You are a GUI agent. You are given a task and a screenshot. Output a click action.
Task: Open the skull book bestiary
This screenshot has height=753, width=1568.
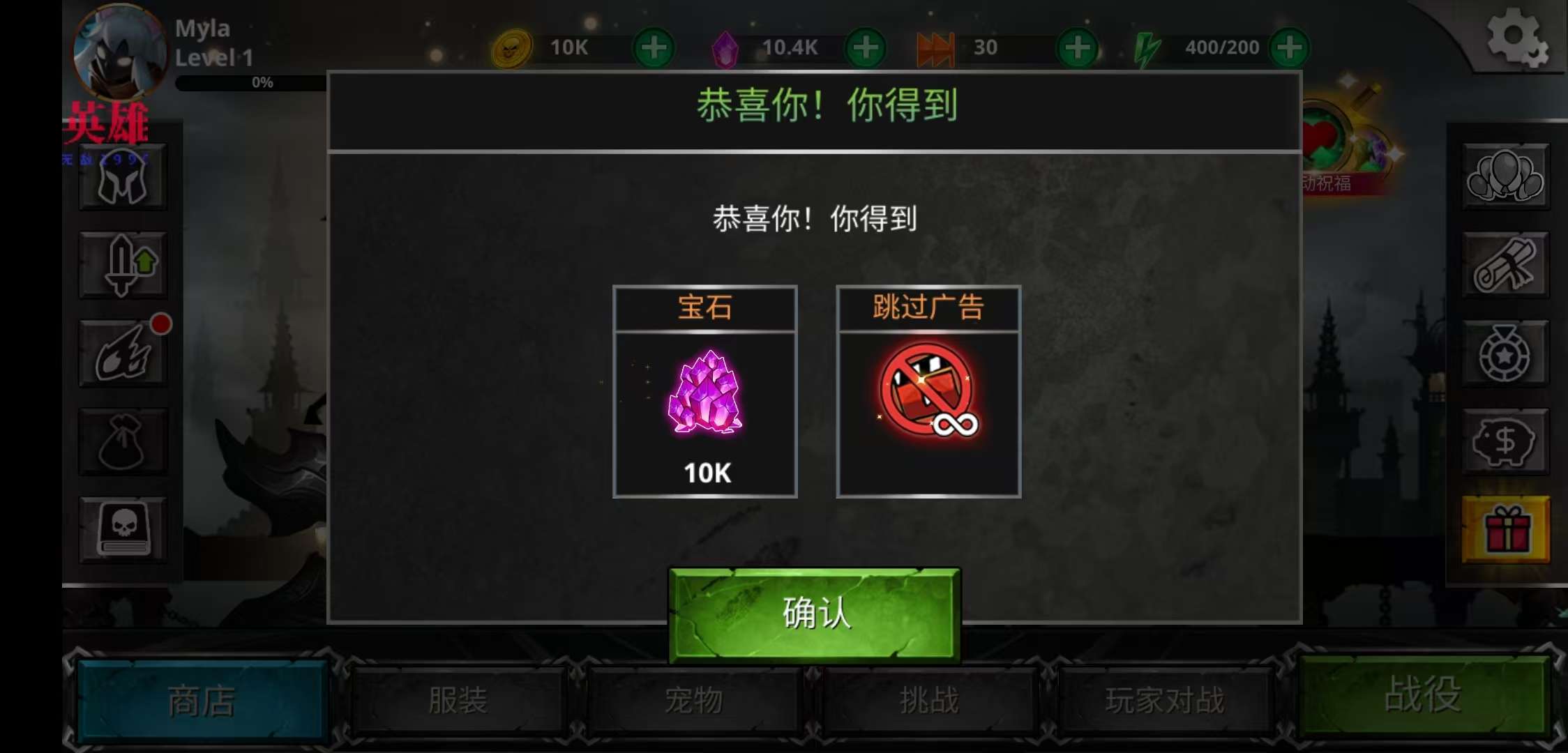coord(123,529)
